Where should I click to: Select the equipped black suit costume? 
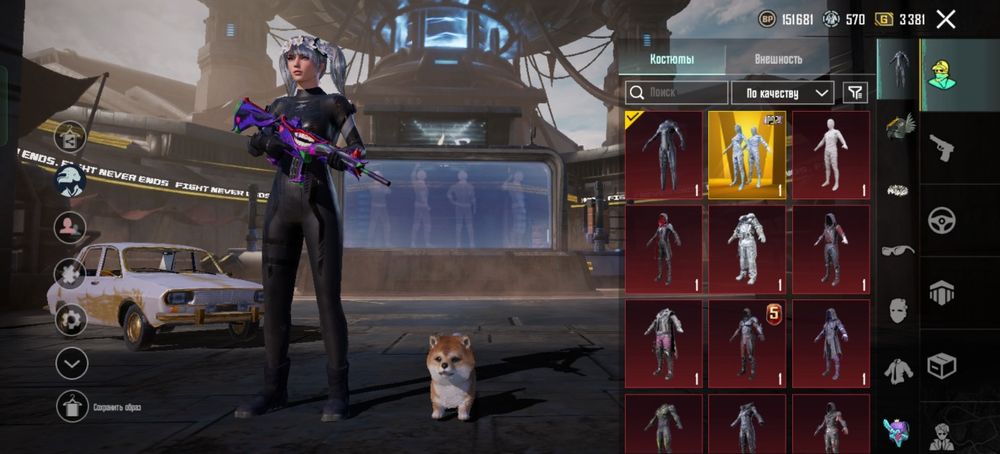pyautogui.click(x=664, y=154)
